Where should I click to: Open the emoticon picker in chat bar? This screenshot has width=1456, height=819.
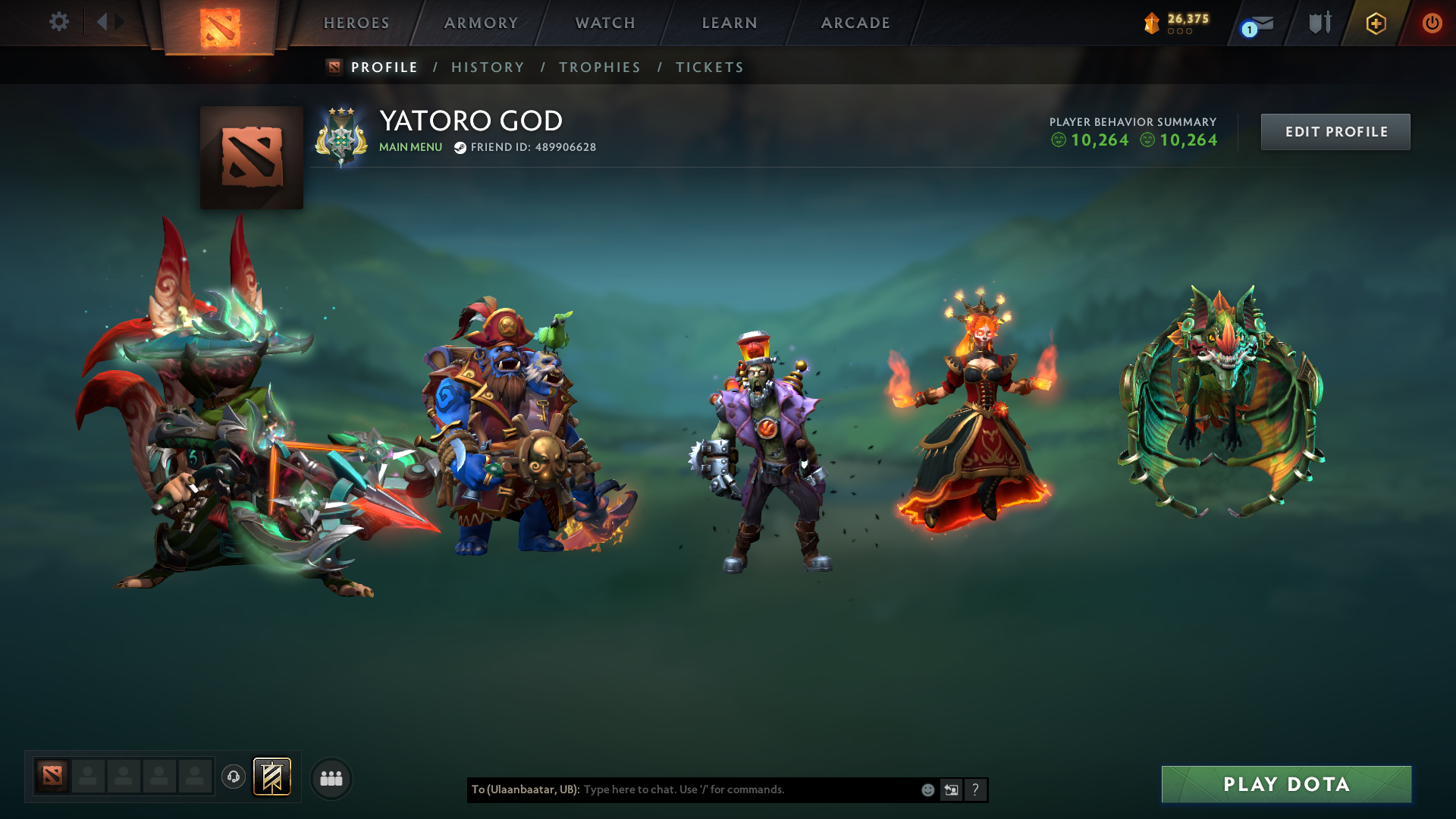(x=927, y=789)
